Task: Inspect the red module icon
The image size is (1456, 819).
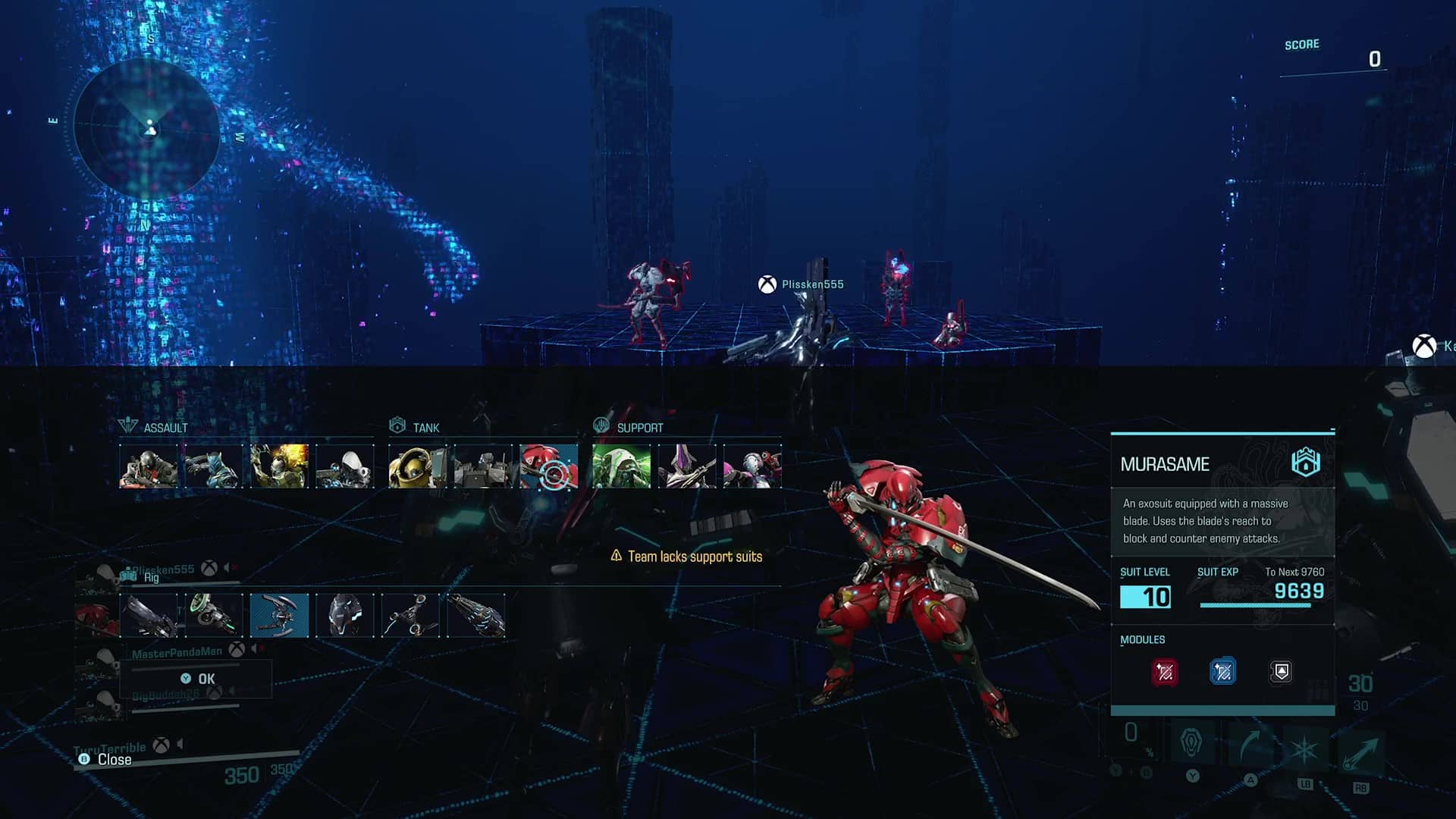Action: point(1165,672)
